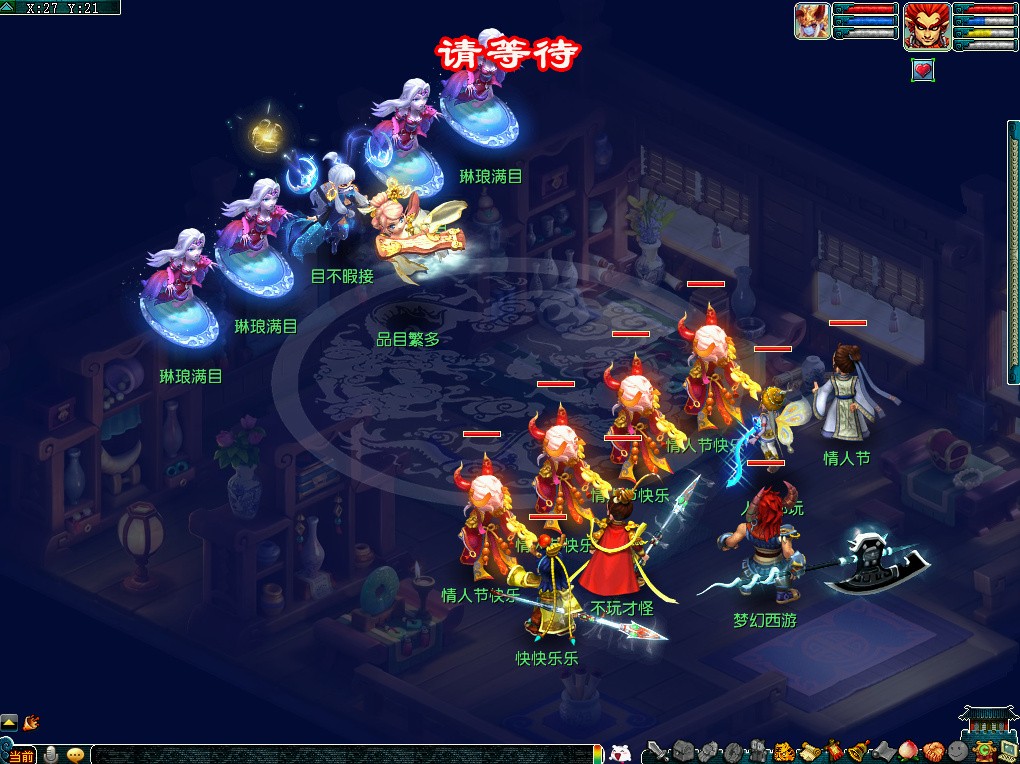Viewport: 1020px width, 764px height.
Task: Expand the yellow up-arrow panel toggle
Action: point(9,721)
